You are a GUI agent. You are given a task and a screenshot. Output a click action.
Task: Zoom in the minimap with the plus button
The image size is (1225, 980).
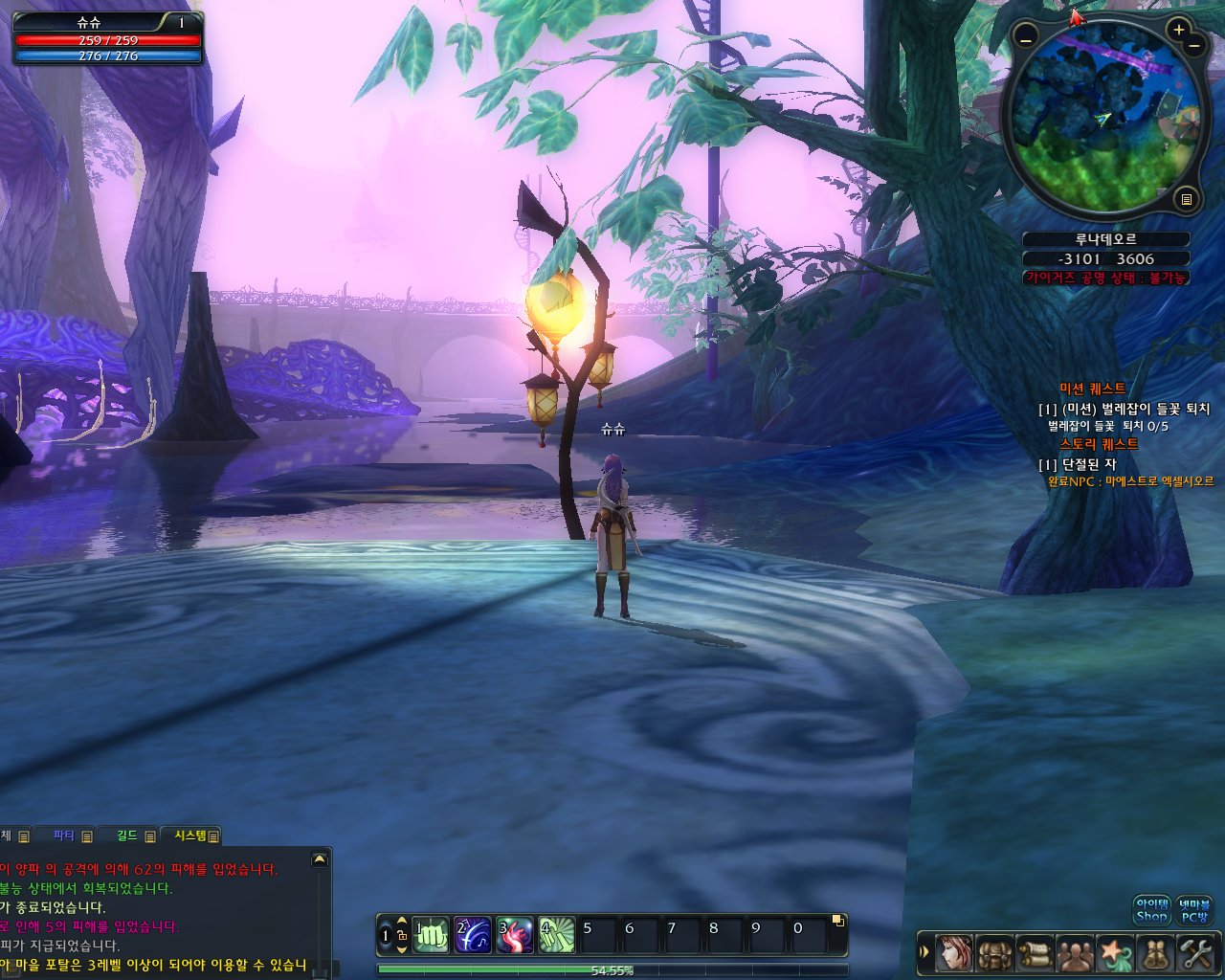pyautogui.click(x=1179, y=31)
